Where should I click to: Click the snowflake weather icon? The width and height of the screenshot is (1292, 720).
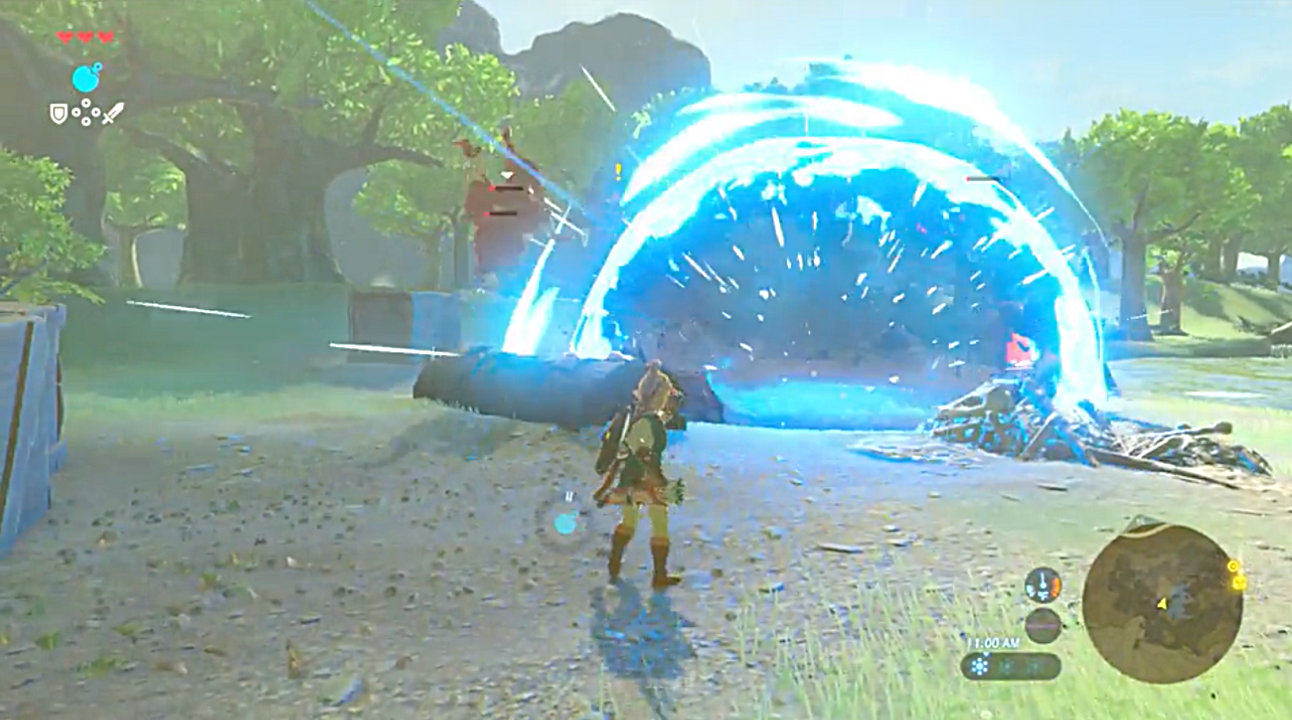pos(979,666)
